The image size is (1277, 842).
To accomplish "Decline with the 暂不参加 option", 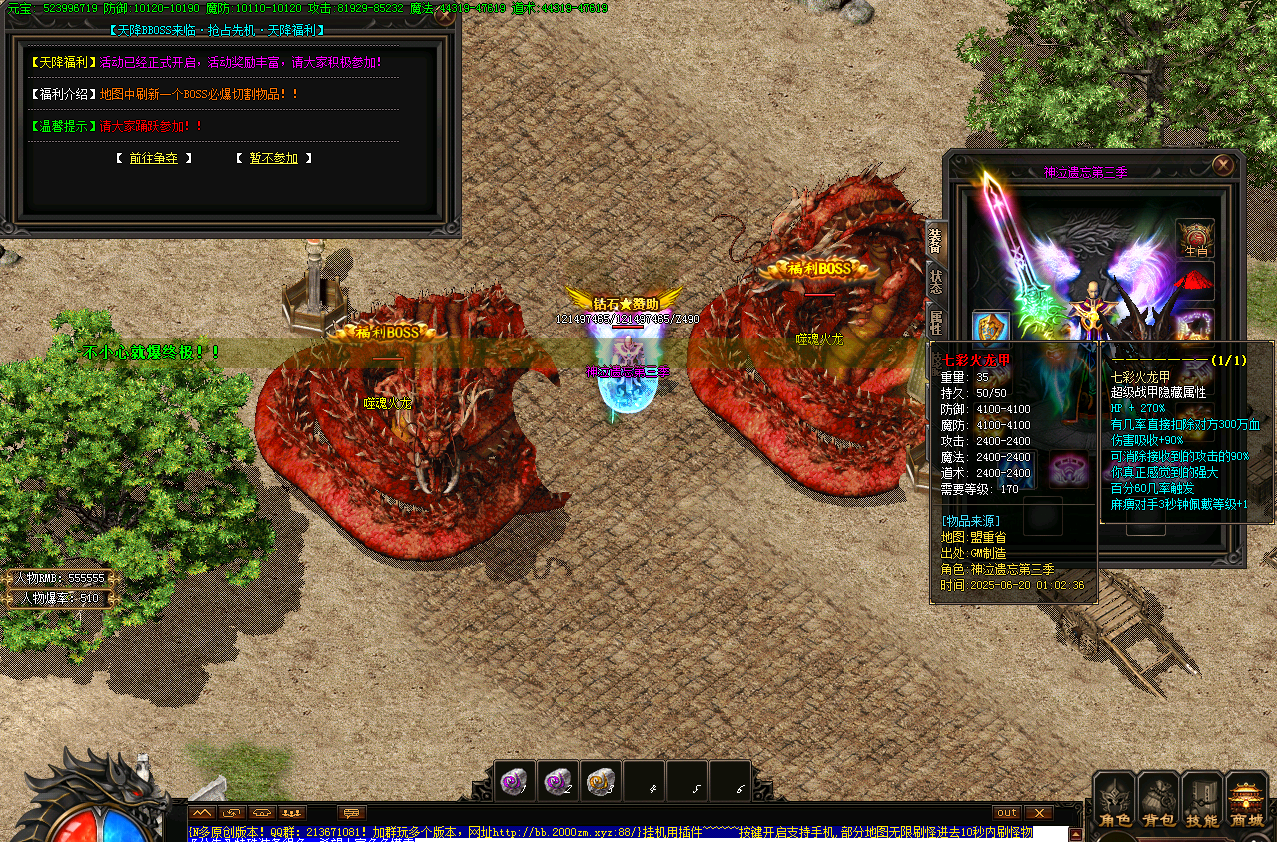I will point(273,158).
